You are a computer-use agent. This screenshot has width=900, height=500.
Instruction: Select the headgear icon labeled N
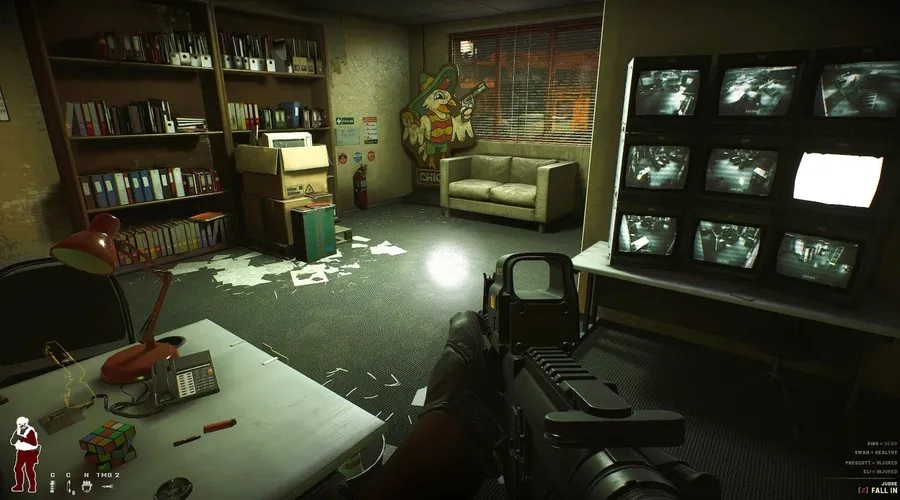[x=87, y=486]
